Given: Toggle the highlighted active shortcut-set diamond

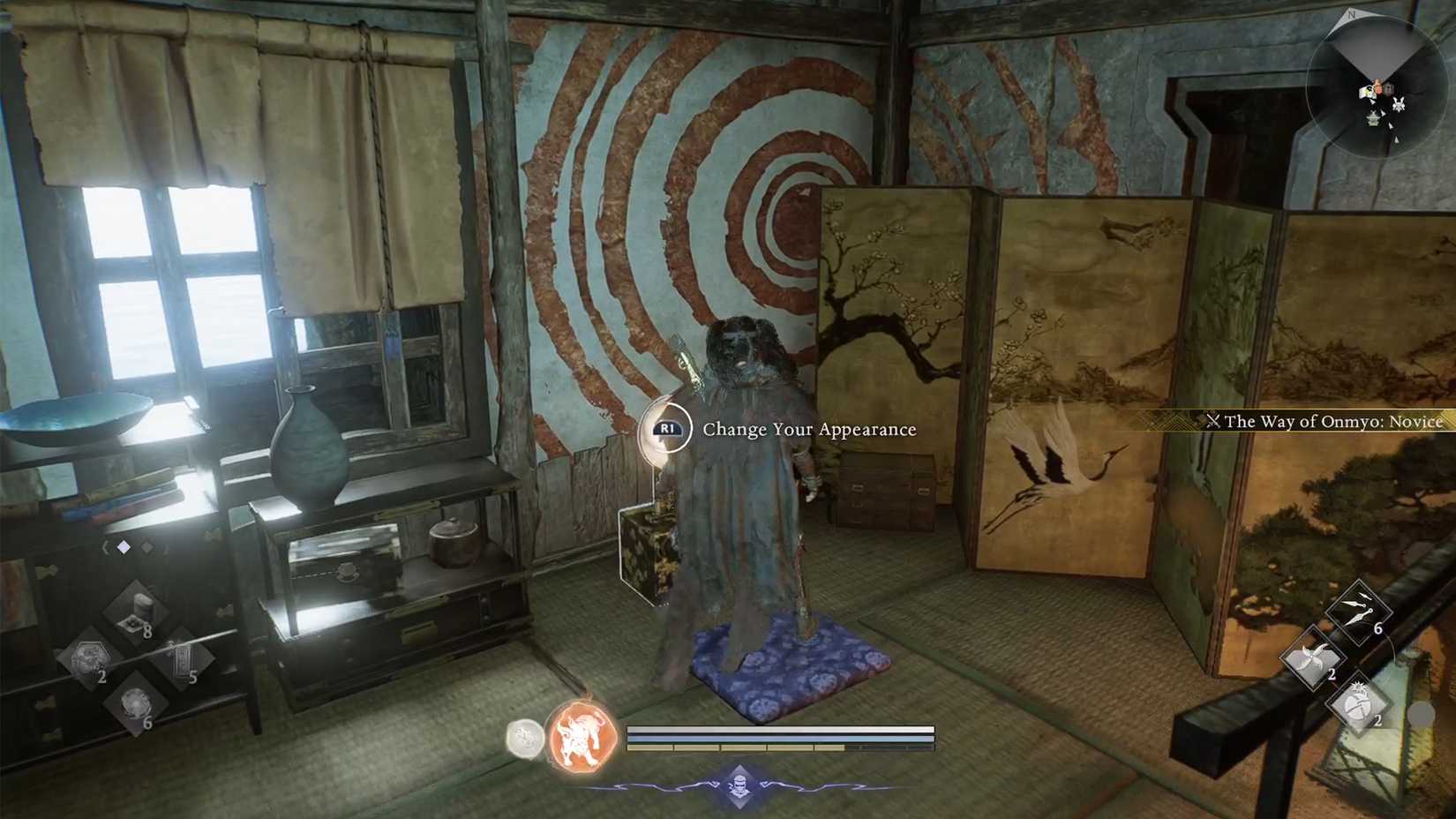Looking at the screenshot, I should [124, 546].
